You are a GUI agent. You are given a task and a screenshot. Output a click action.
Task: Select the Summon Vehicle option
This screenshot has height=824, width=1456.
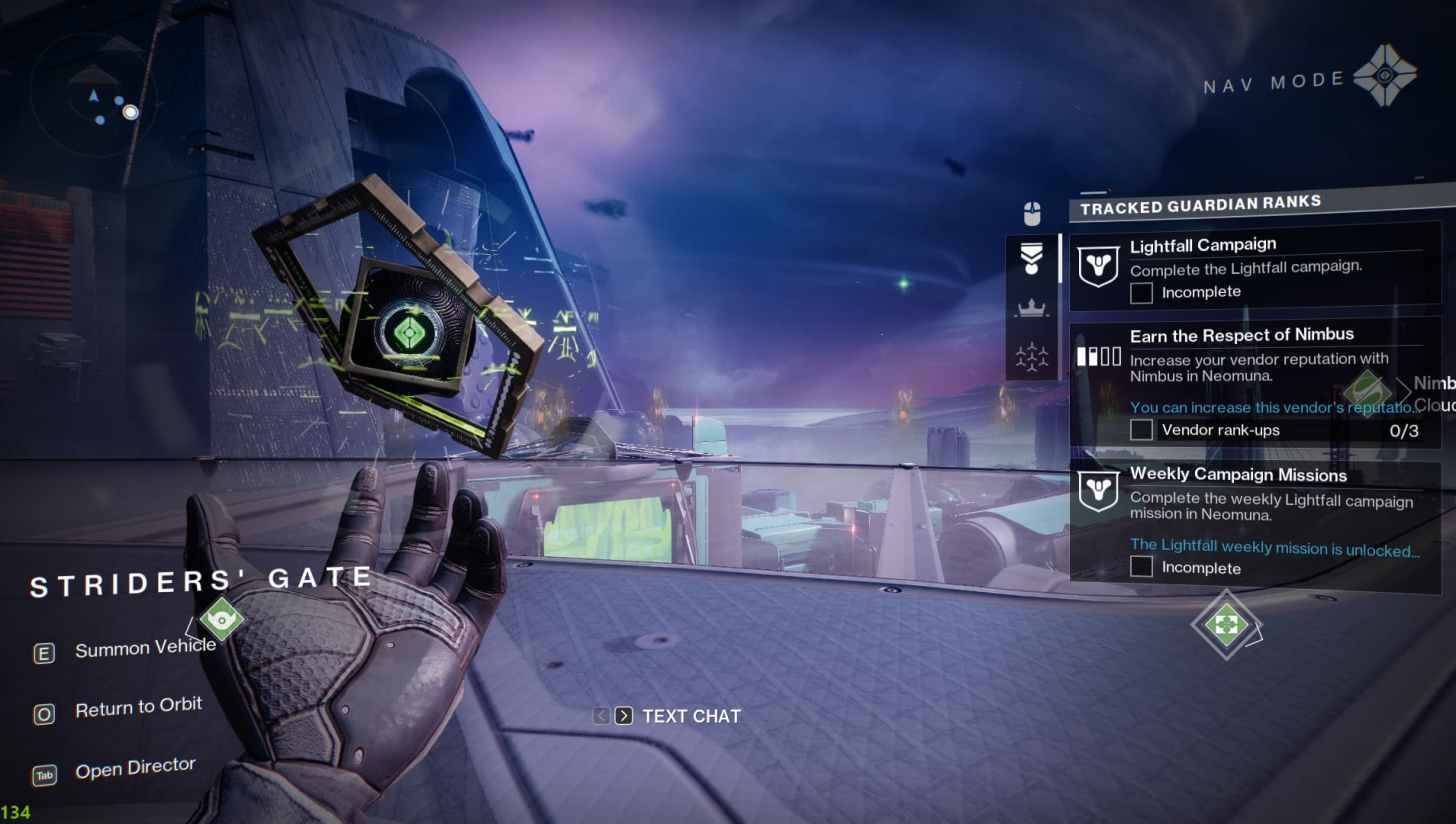point(145,649)
